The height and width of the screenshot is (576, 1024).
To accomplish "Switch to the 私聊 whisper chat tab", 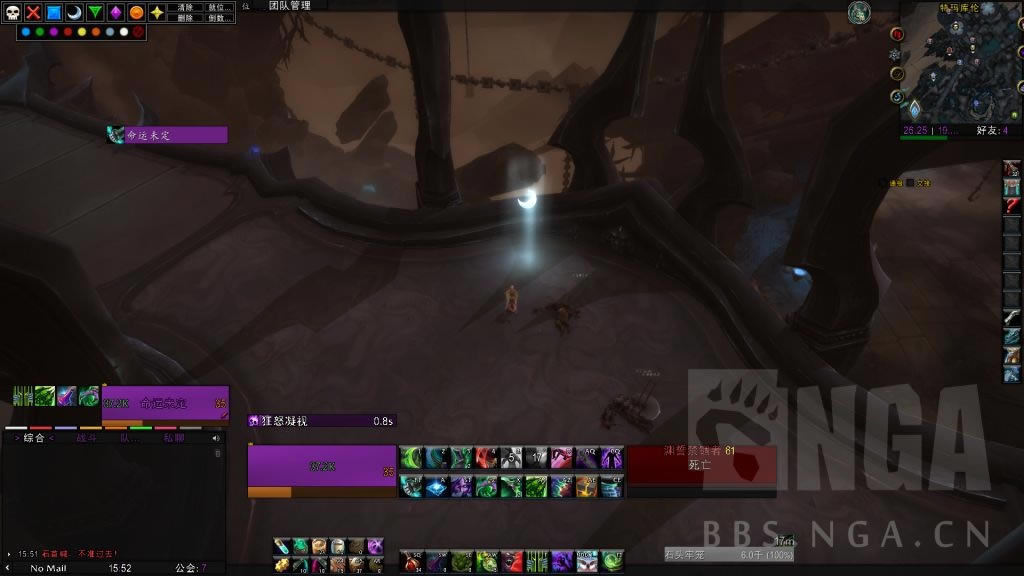I will pos(173,438).
